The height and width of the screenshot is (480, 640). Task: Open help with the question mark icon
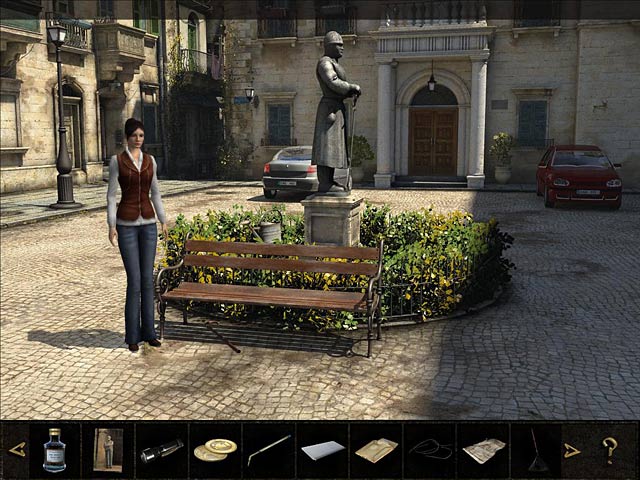[609, 450]
